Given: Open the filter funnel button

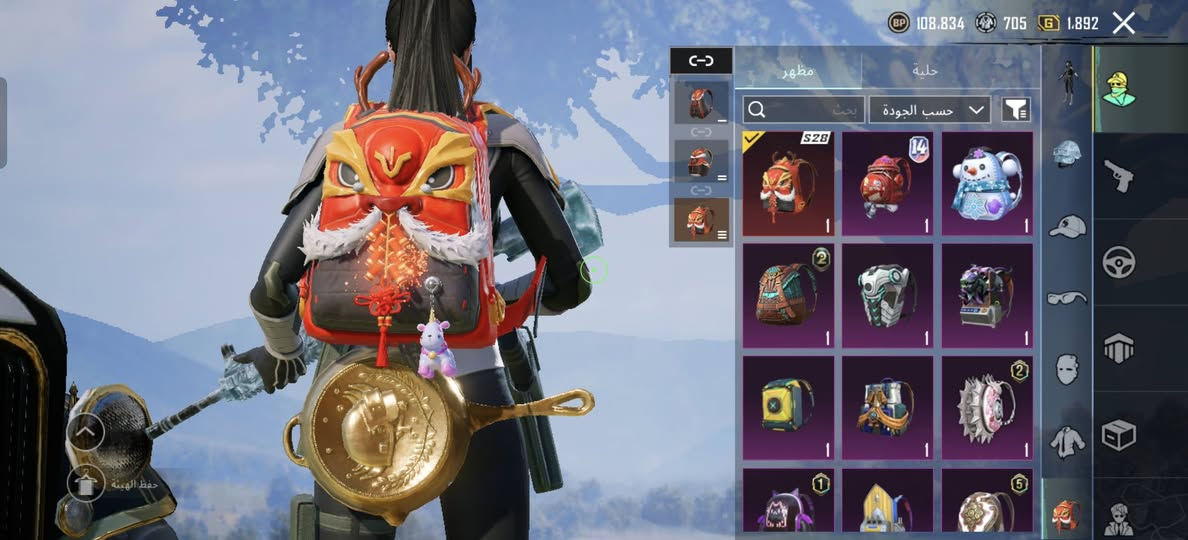Looking at the screenshot, I should click(1016, 109).
